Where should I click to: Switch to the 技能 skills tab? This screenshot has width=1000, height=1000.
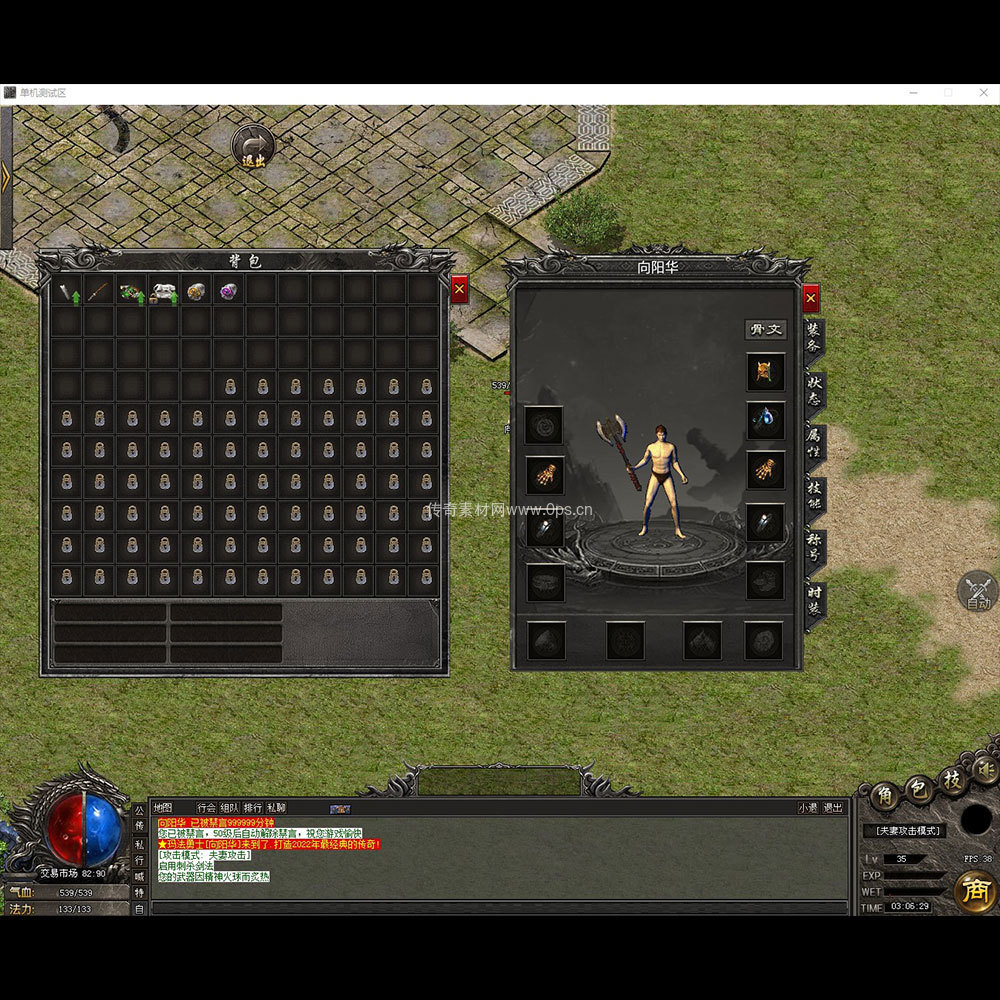[x=814, y=495]
